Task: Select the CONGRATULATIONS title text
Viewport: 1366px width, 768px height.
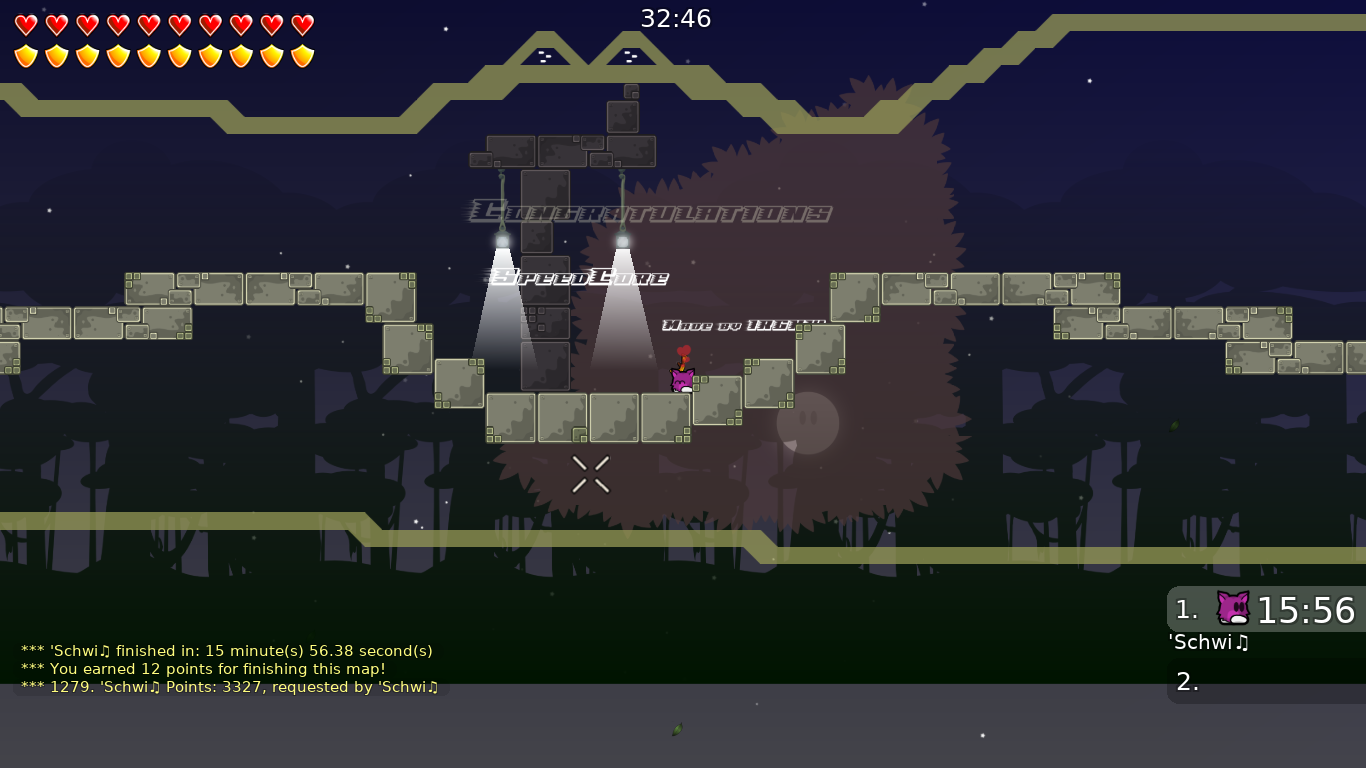Action: click(650, 210)
